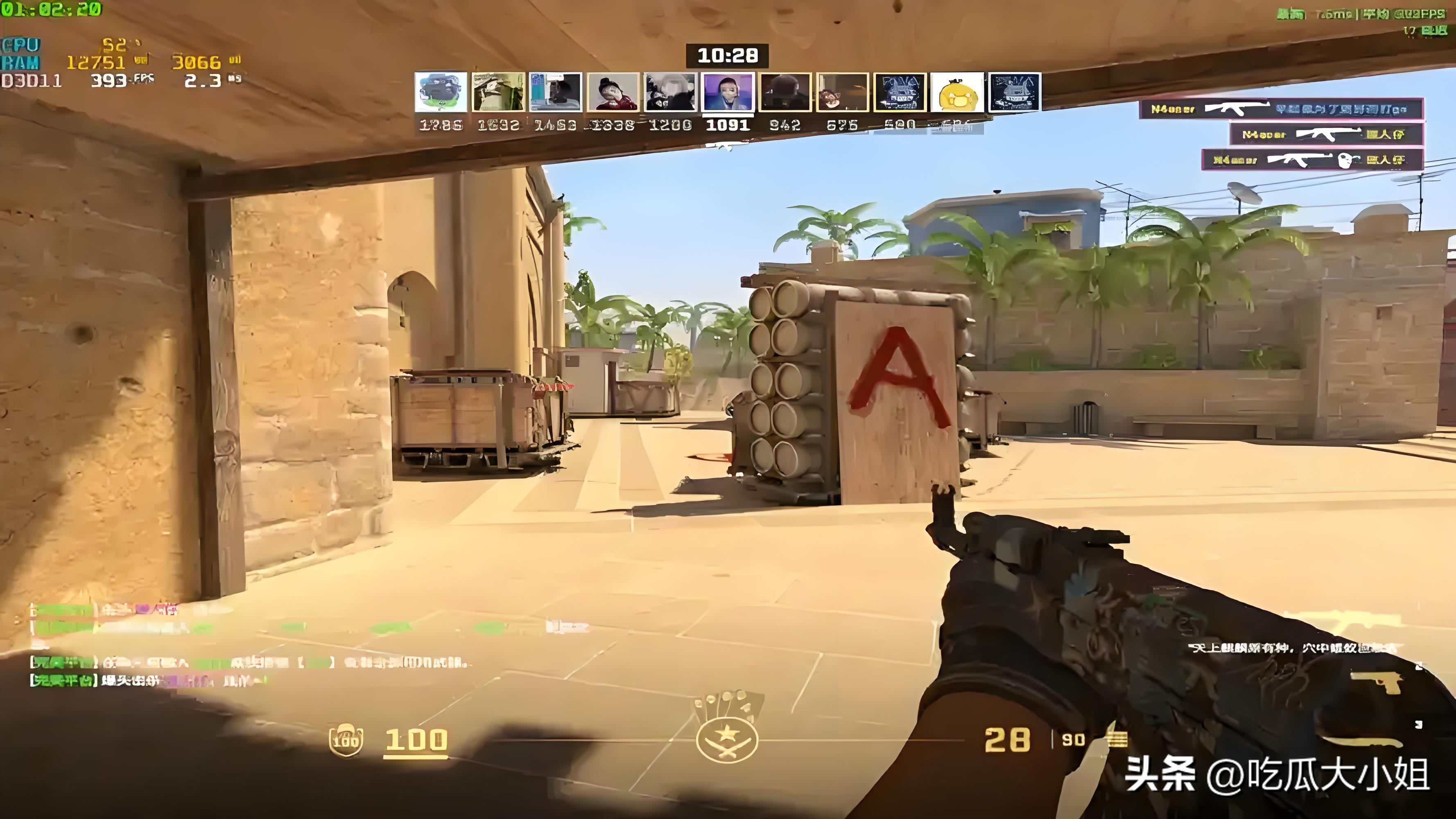Viewport: 1456px width, 819px height.
Task: Open the grey-haired player avatar scoring 1200
Action: [x=670, y=92]
